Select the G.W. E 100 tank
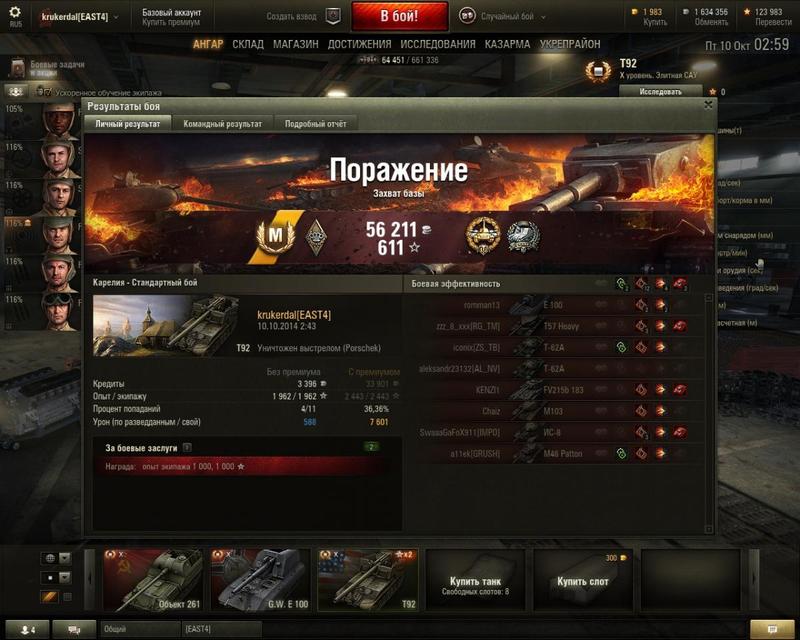800x640 pixels. [x=259, y=580]
